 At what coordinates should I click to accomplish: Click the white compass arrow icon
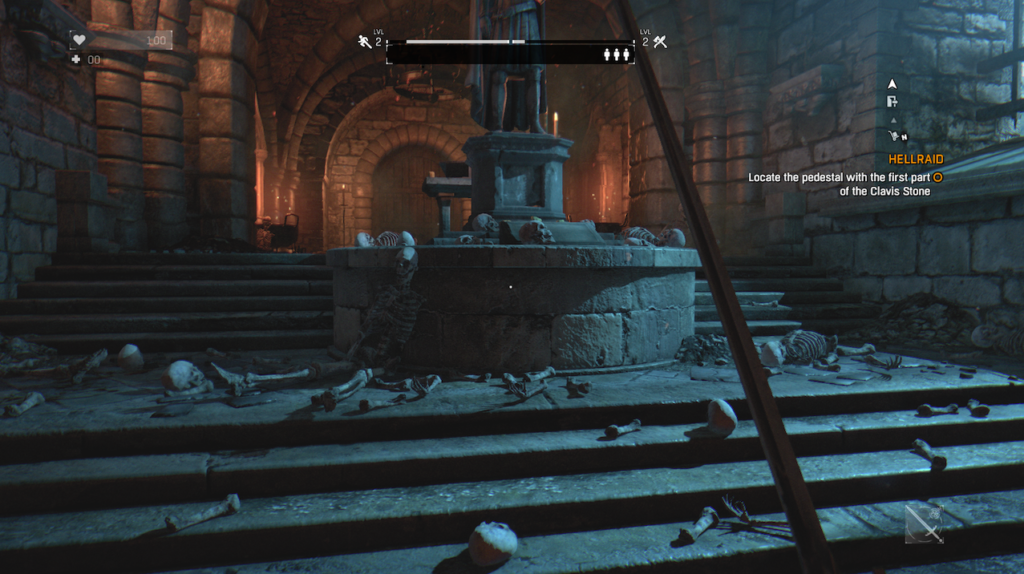pos(892,84)
